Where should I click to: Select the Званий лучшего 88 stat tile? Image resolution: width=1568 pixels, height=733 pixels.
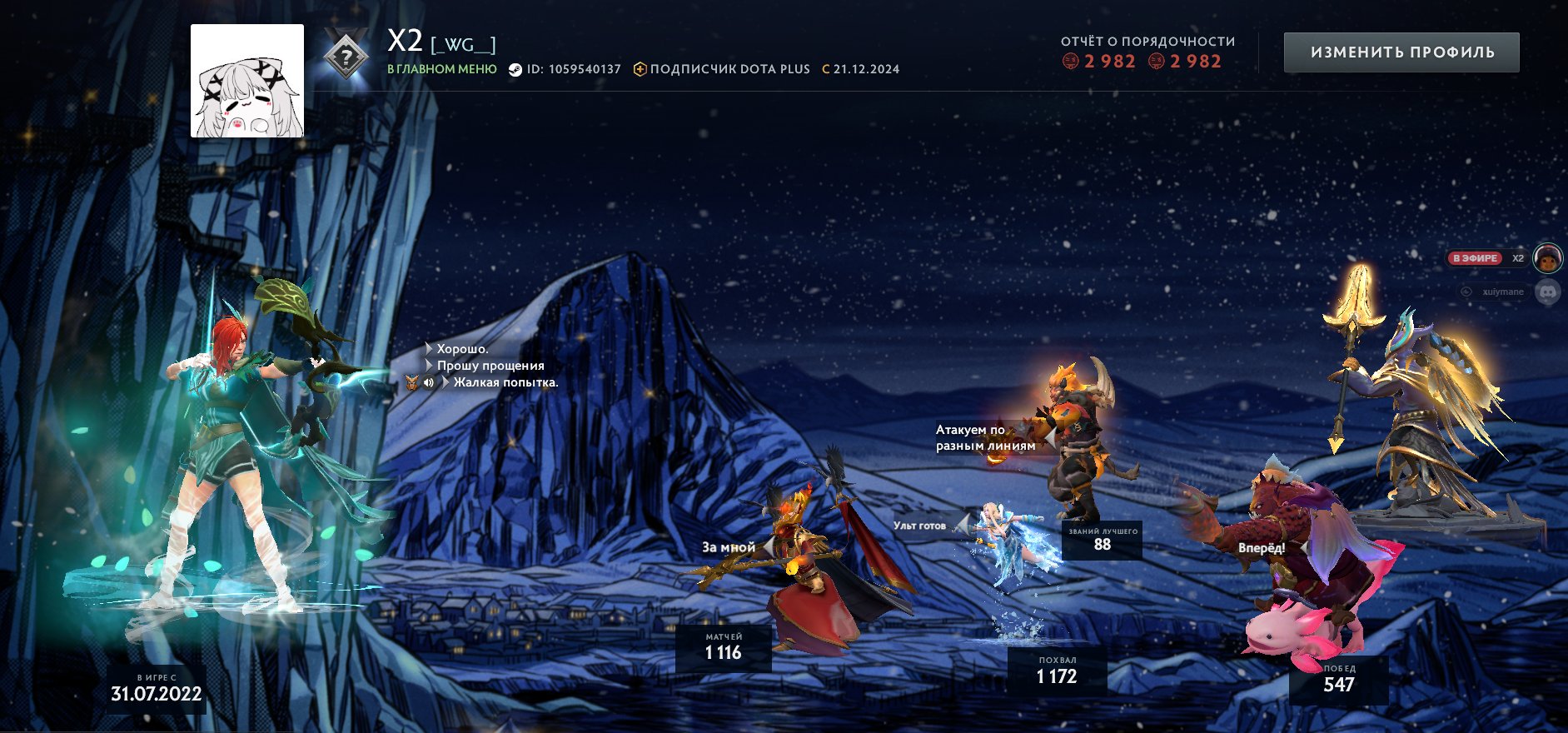coord(1103,540)
